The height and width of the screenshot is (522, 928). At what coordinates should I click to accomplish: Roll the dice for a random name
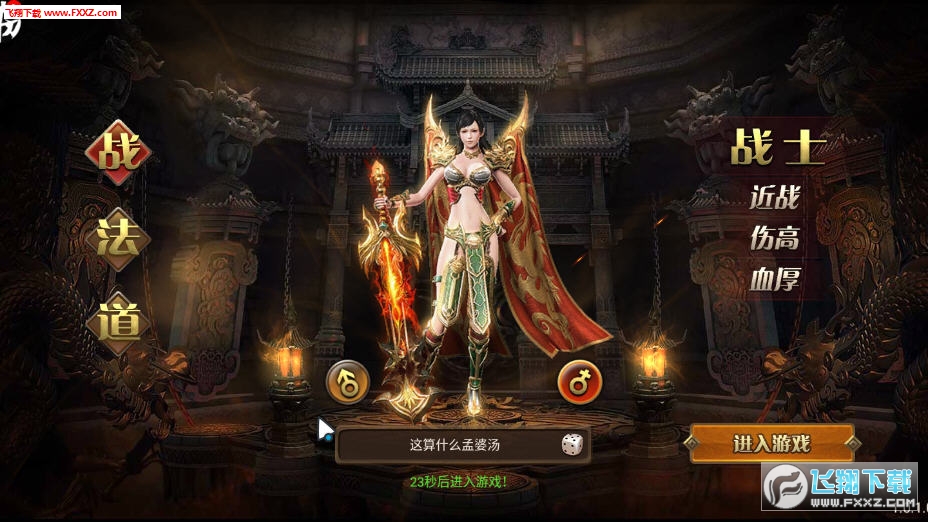pyautogui.click(x=571, y=445)
